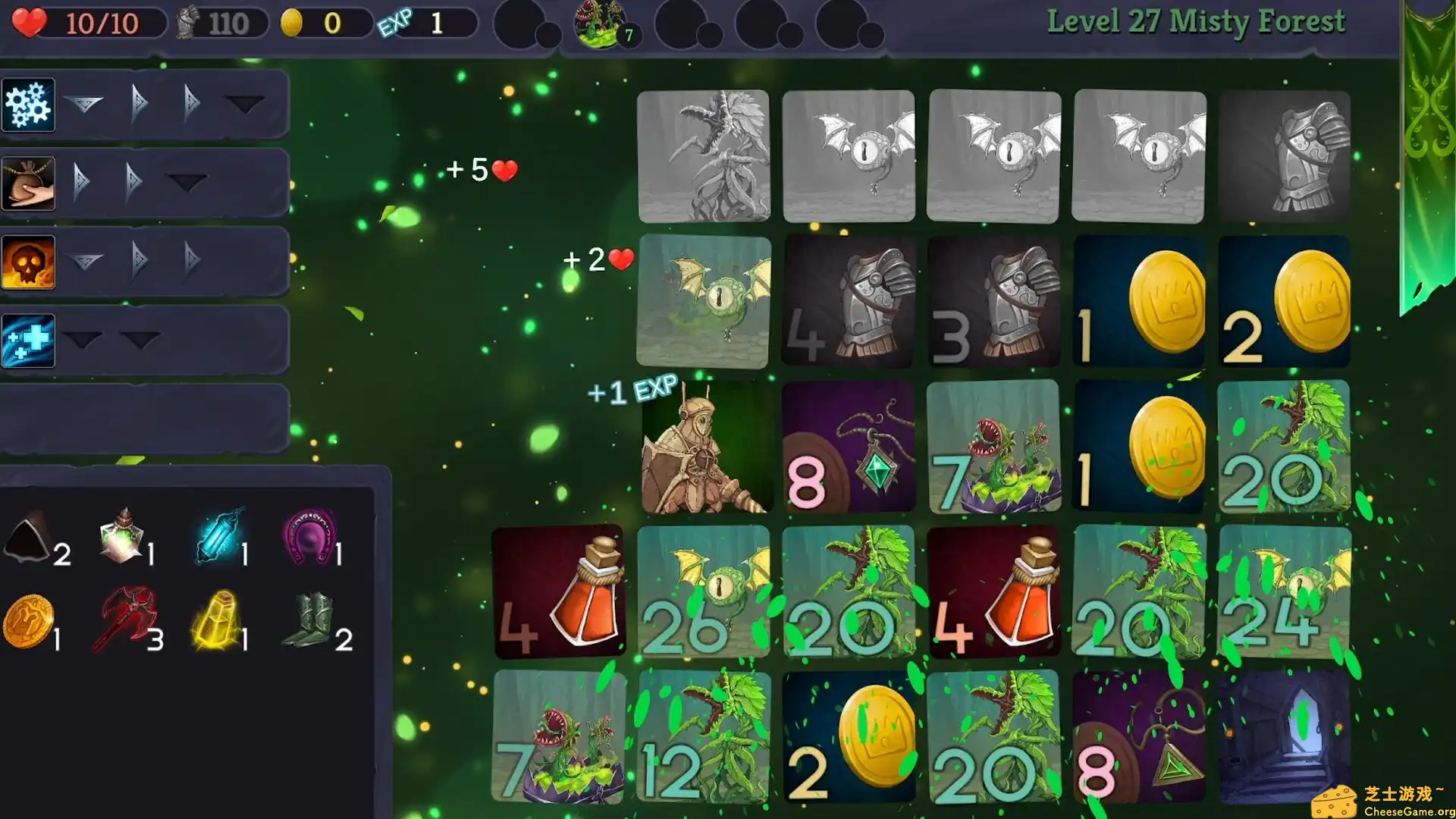Viewport: 1456px width, 819px height.
Task: Pick the armor tile numbered 4
Action: click(x=848, y=302)
